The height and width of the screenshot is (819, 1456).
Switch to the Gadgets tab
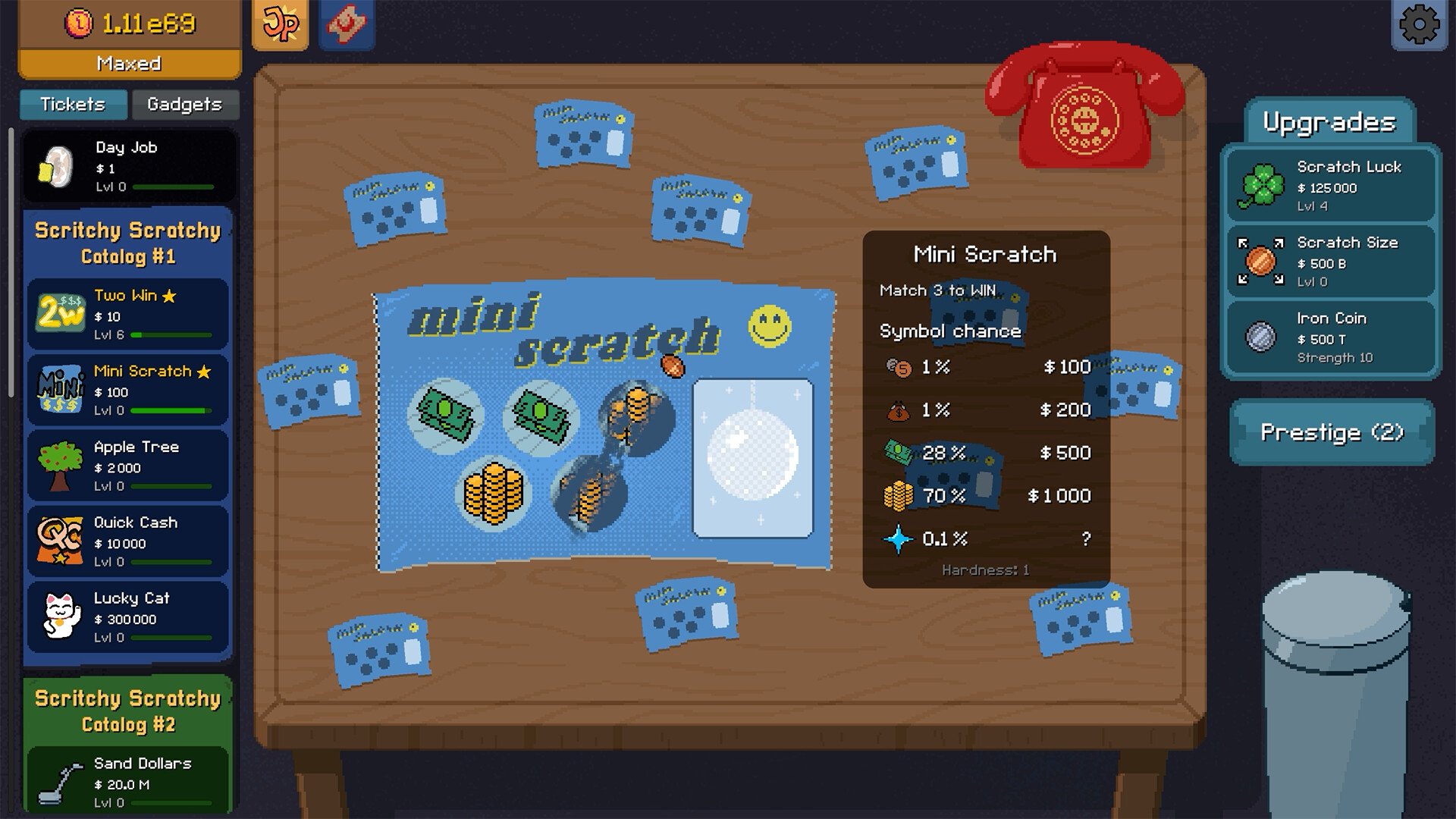[x=184, y=105]
